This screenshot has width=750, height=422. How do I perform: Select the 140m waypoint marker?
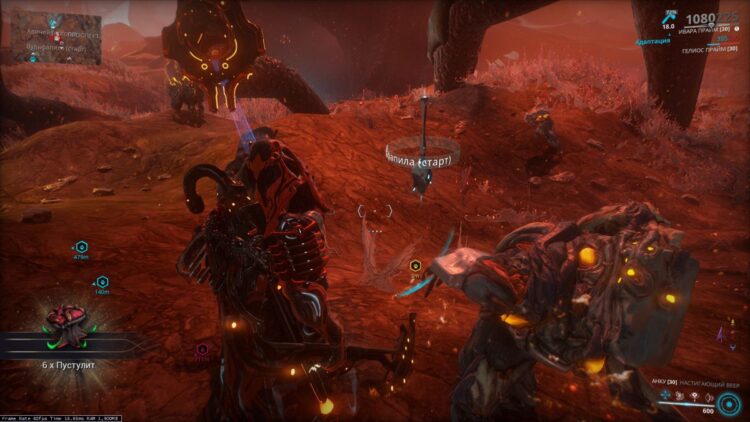pos(102,282)
